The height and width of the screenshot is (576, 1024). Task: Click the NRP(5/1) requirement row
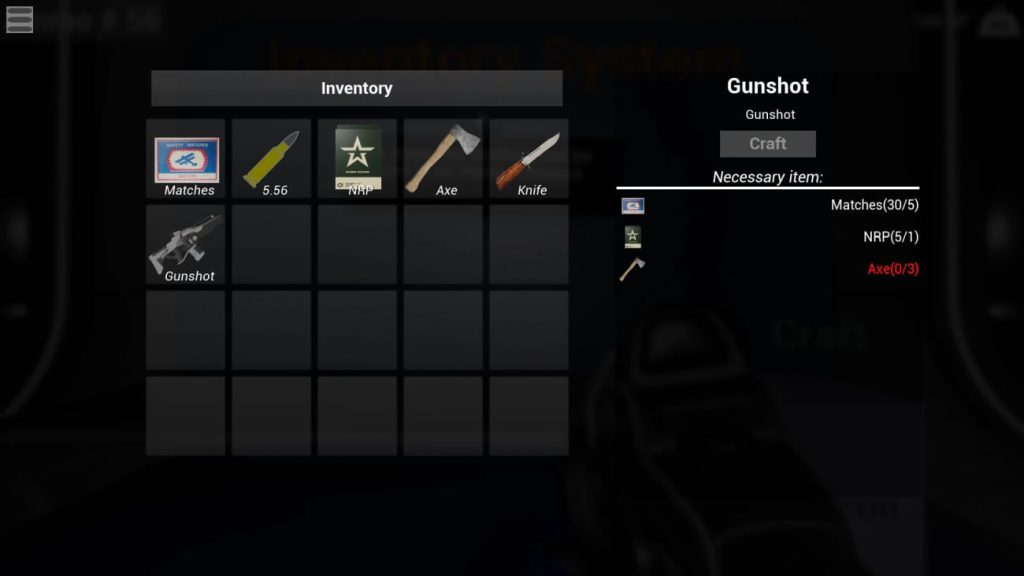pos(768,237)
